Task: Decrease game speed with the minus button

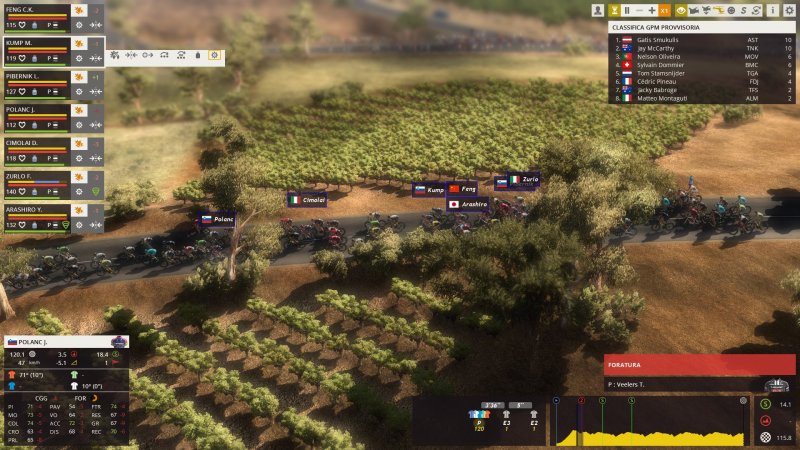Action: click(640, 10)
